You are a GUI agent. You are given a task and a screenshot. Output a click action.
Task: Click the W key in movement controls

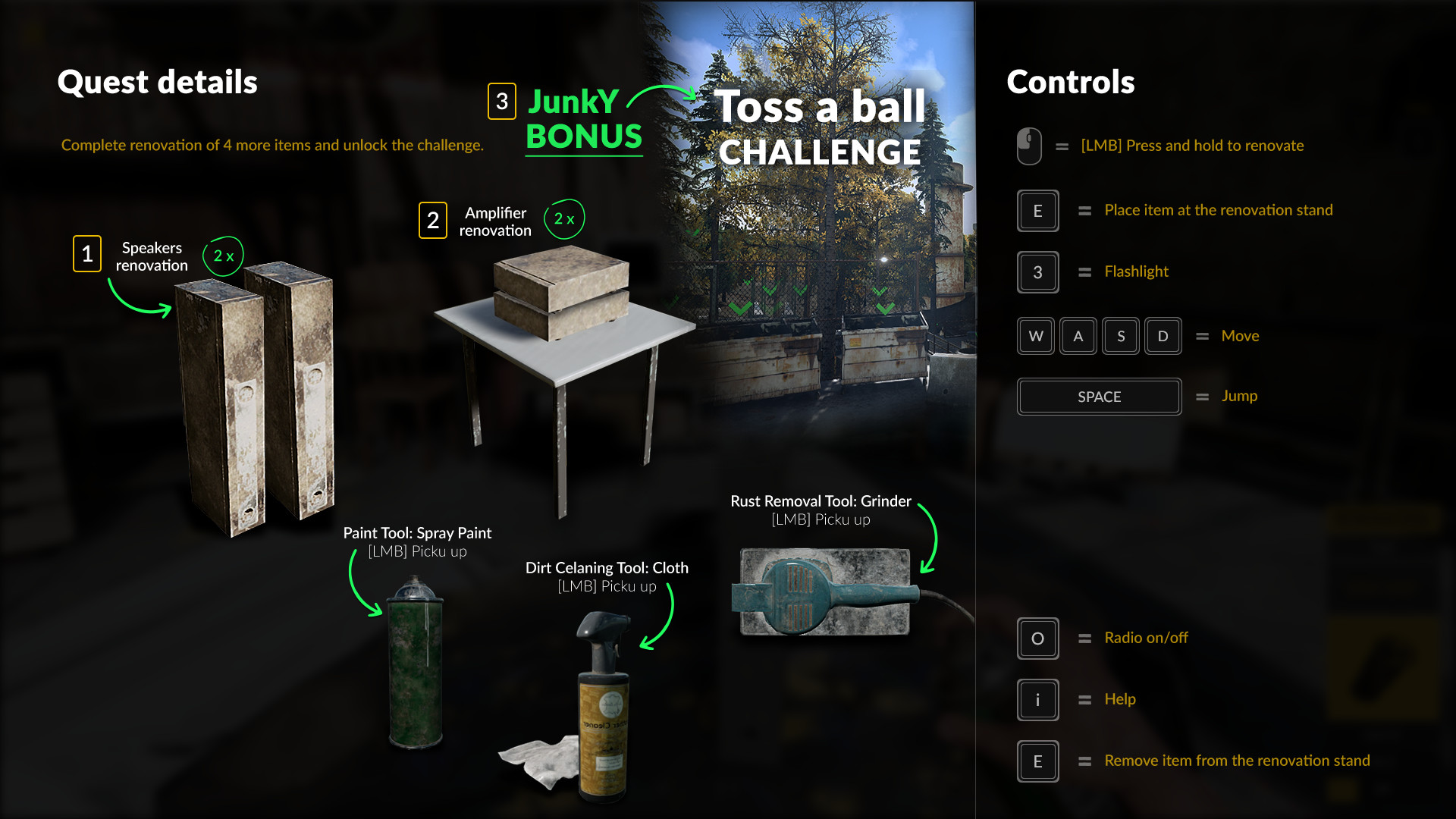tap(1036, 336)
